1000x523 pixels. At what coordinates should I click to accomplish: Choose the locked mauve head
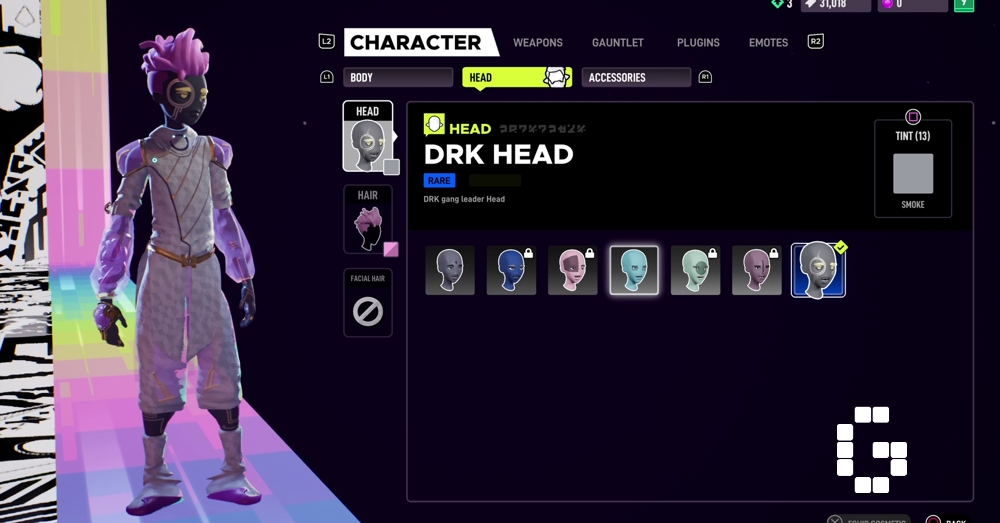click(757, 270)
